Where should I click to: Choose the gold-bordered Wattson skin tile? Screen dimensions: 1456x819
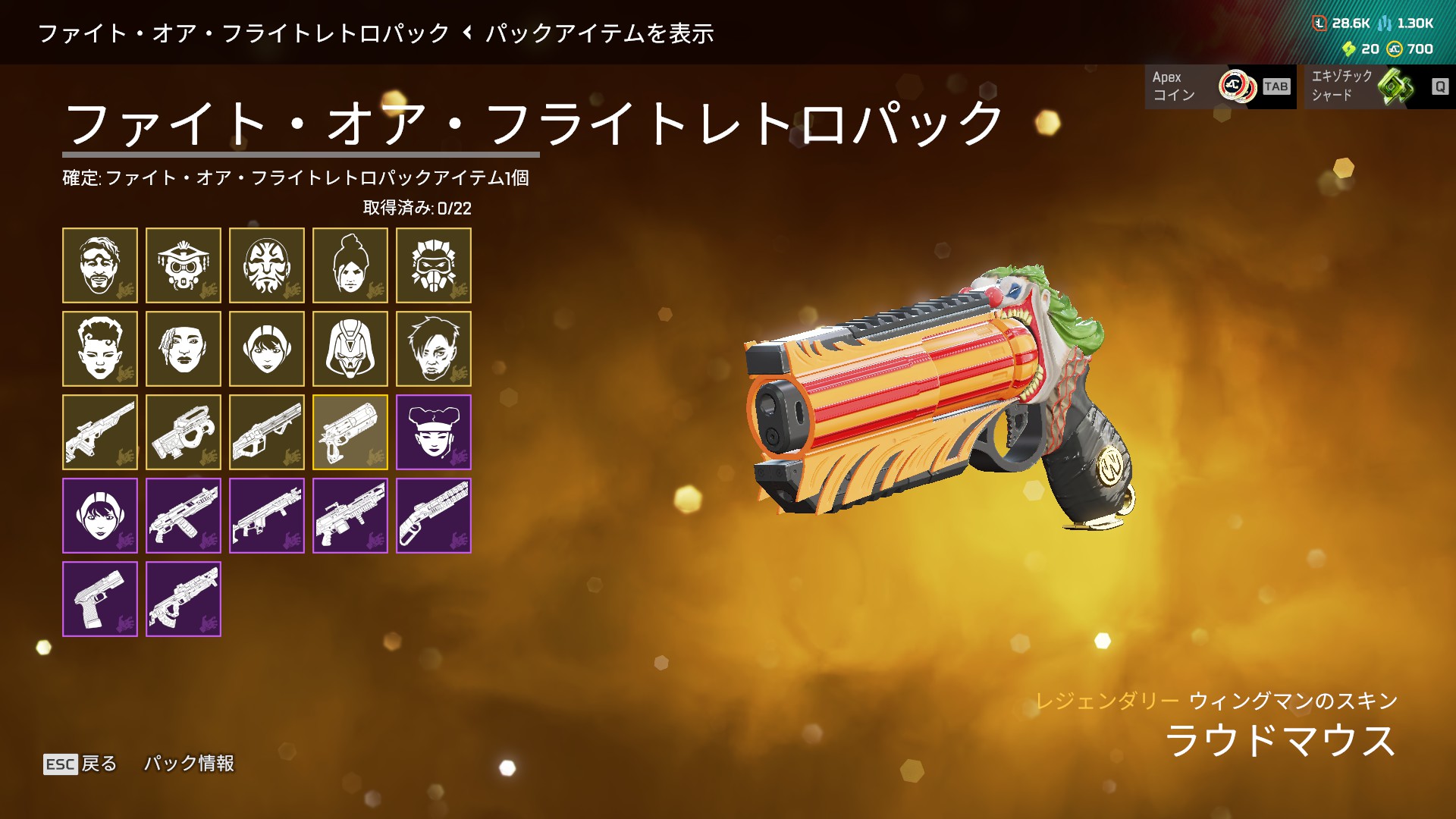click(x=266, y=349)
